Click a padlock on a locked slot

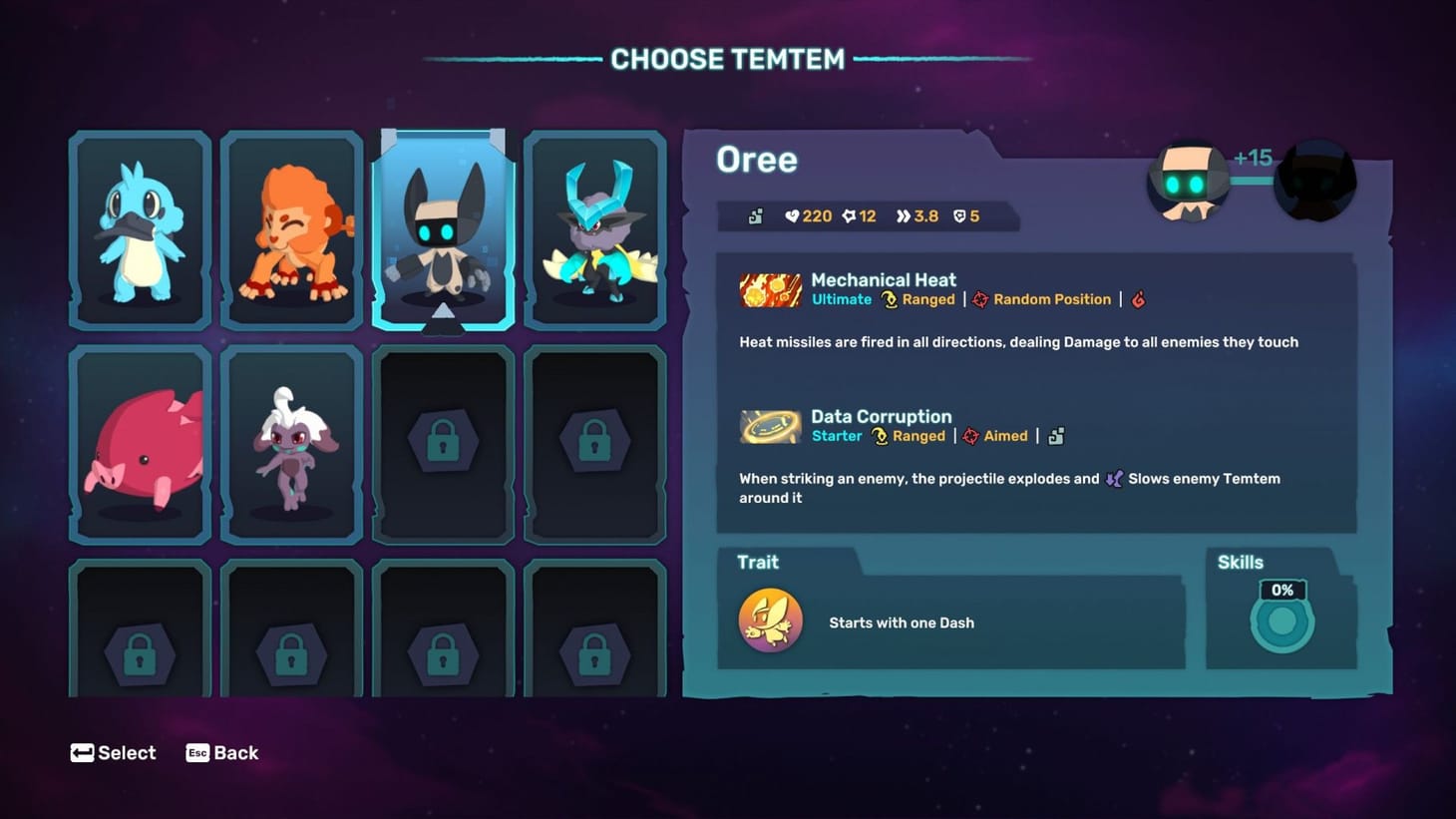(442, 442)
